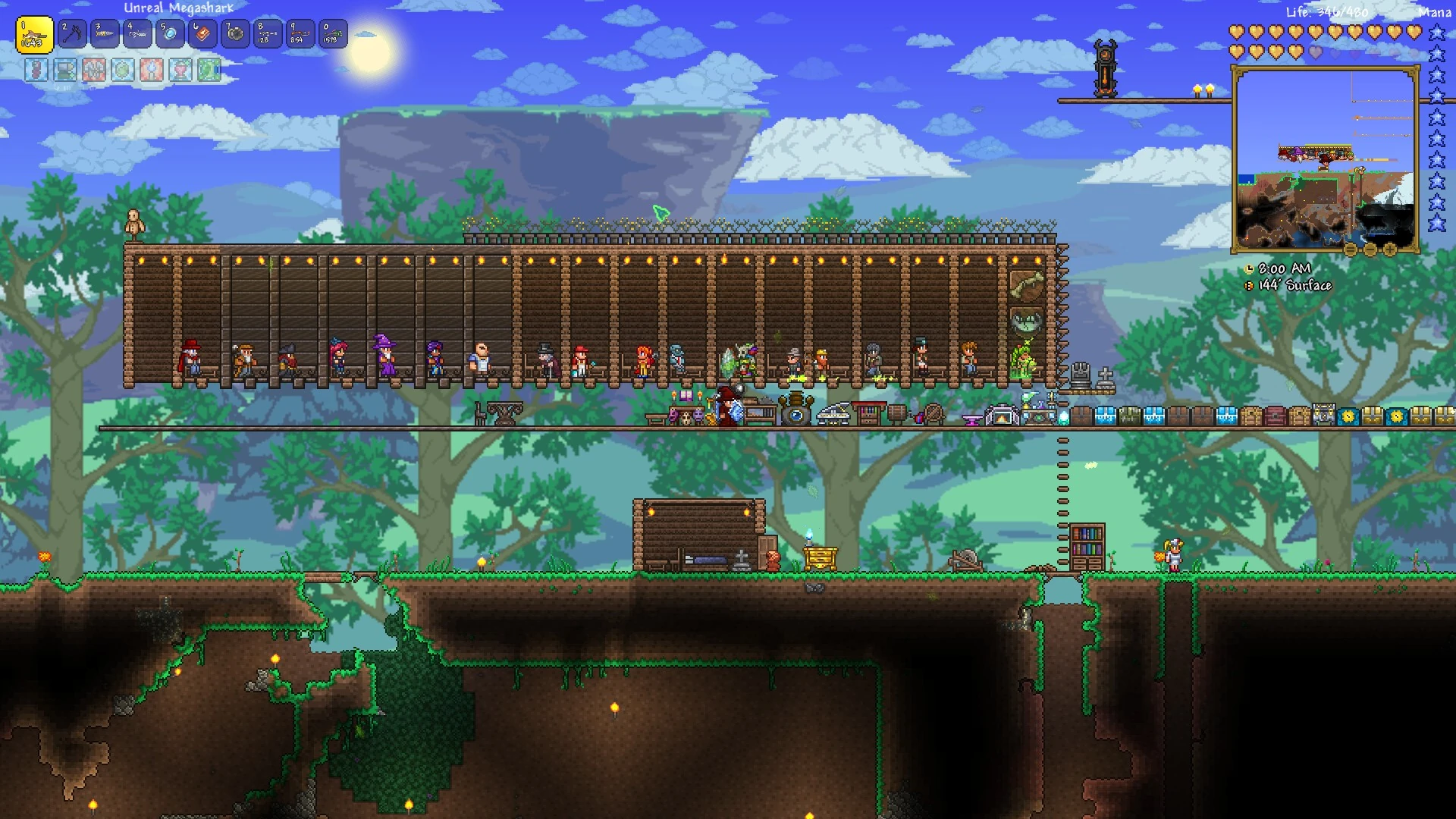Image resolution: width=1456 pixels, height=819 pixels.
Task: Select the silver weapon in slot 4
Action: [x=137, y=34]
